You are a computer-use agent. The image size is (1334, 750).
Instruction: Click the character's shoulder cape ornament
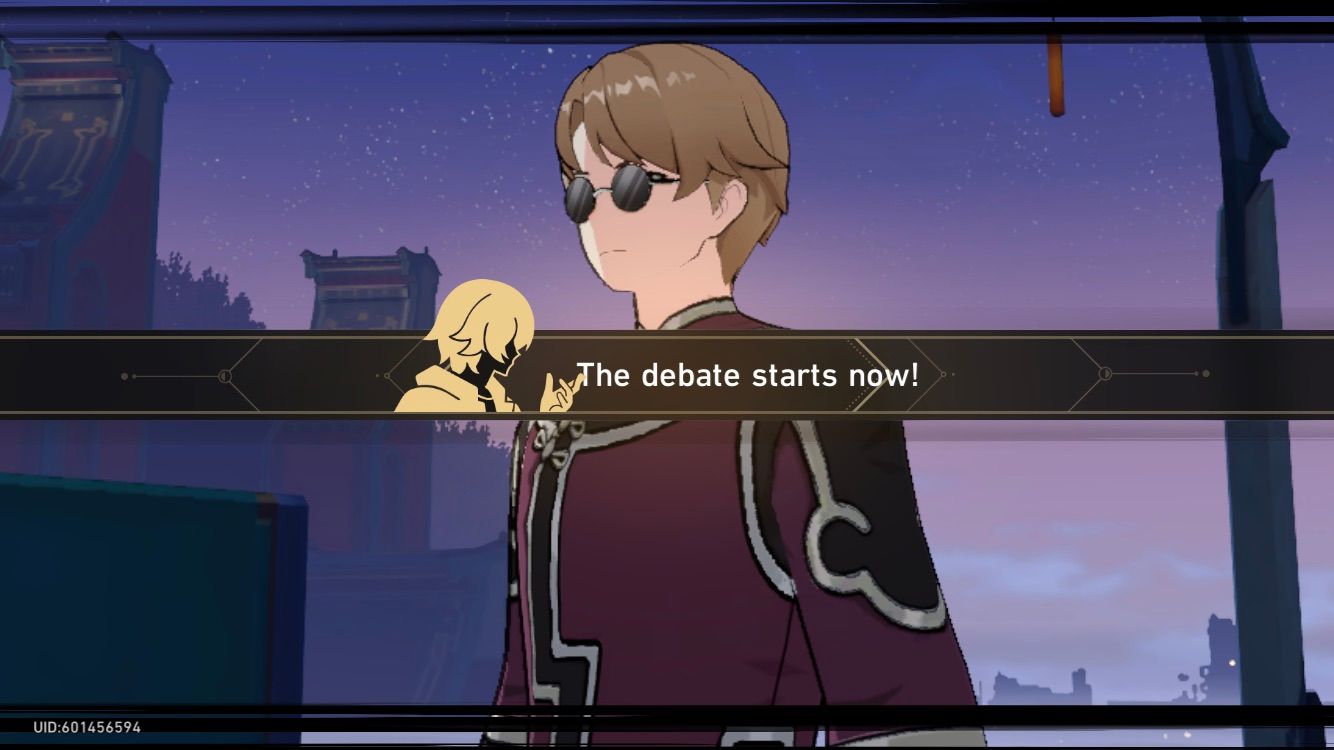tap(838, 545)
